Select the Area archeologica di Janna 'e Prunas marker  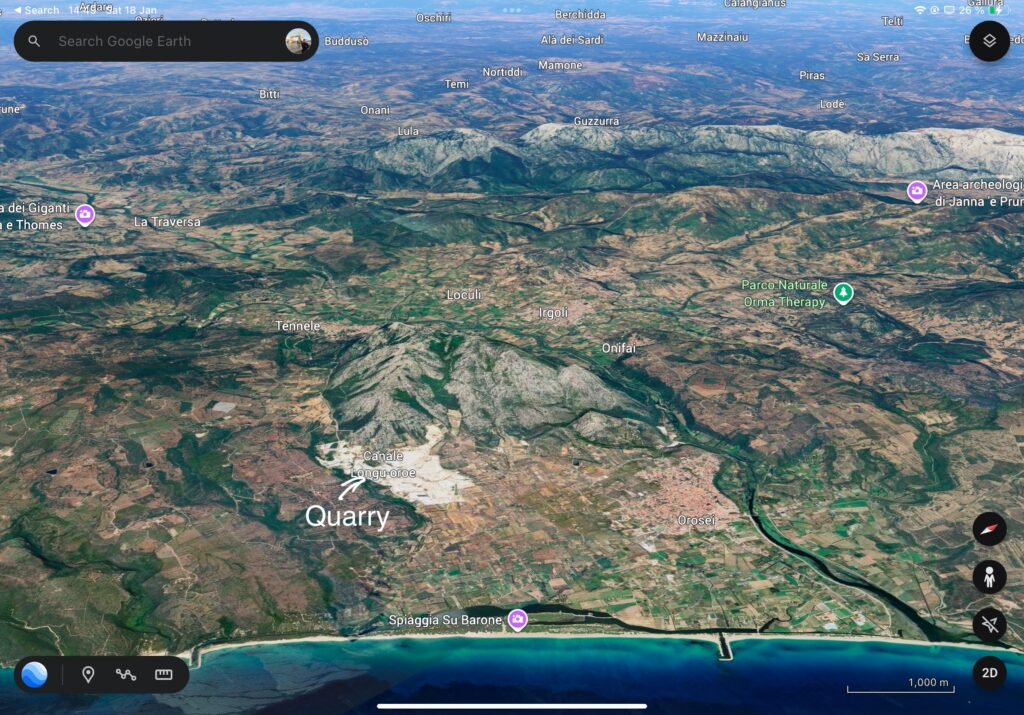(x=916, y=191)
